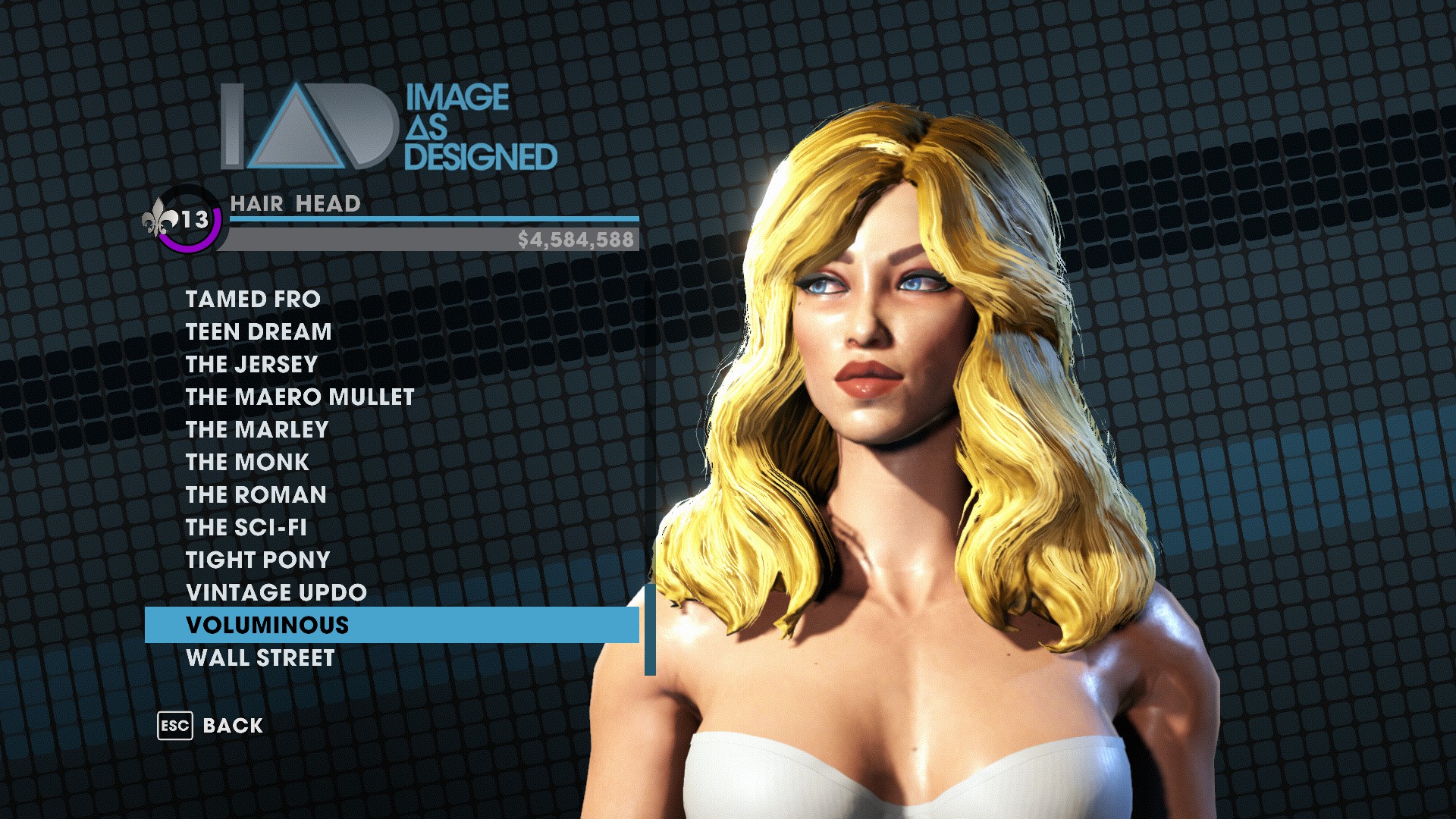The height and width of the screenshot is (819, 1456).
Task: Select the Tight Pony hairstyle
Action: 258,560
